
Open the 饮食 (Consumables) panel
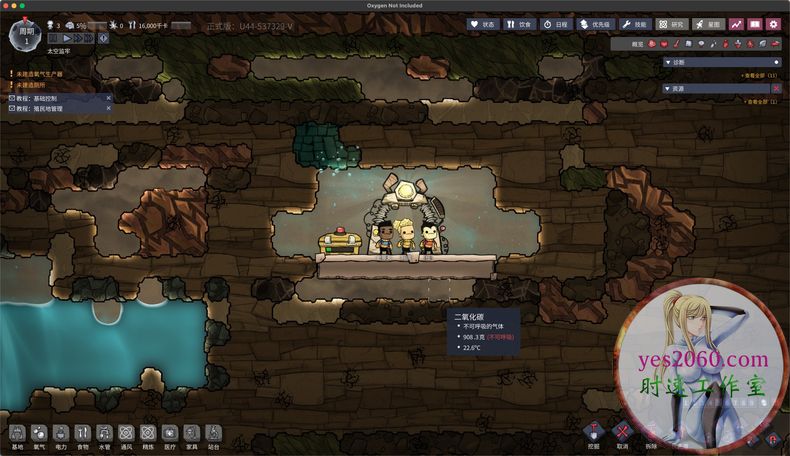519,24
